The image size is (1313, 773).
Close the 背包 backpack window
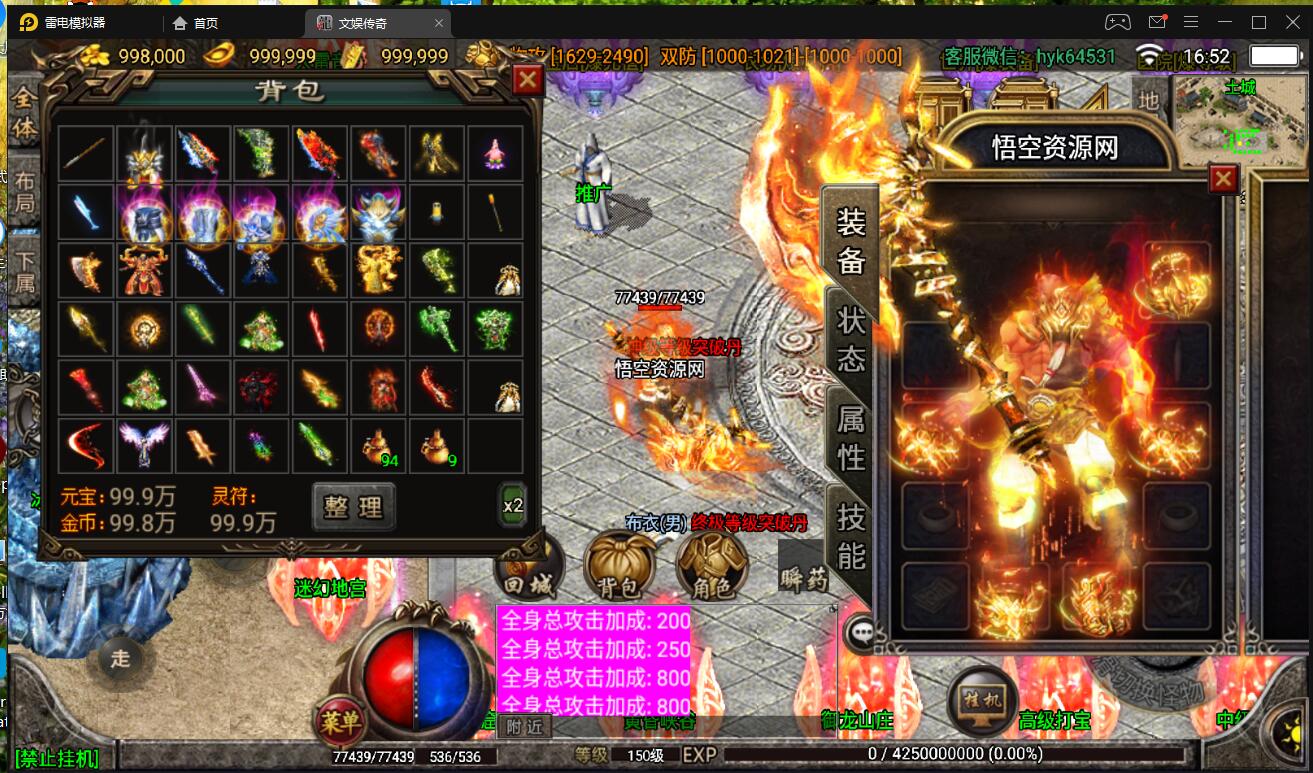(x=527, y=80)
